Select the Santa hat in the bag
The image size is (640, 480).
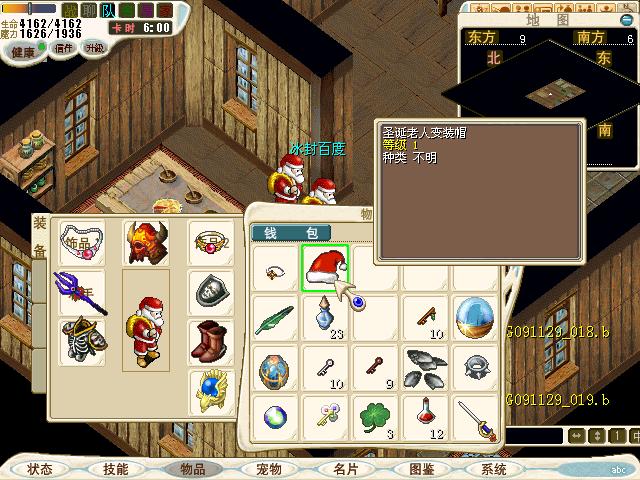[x=325, y=268]
